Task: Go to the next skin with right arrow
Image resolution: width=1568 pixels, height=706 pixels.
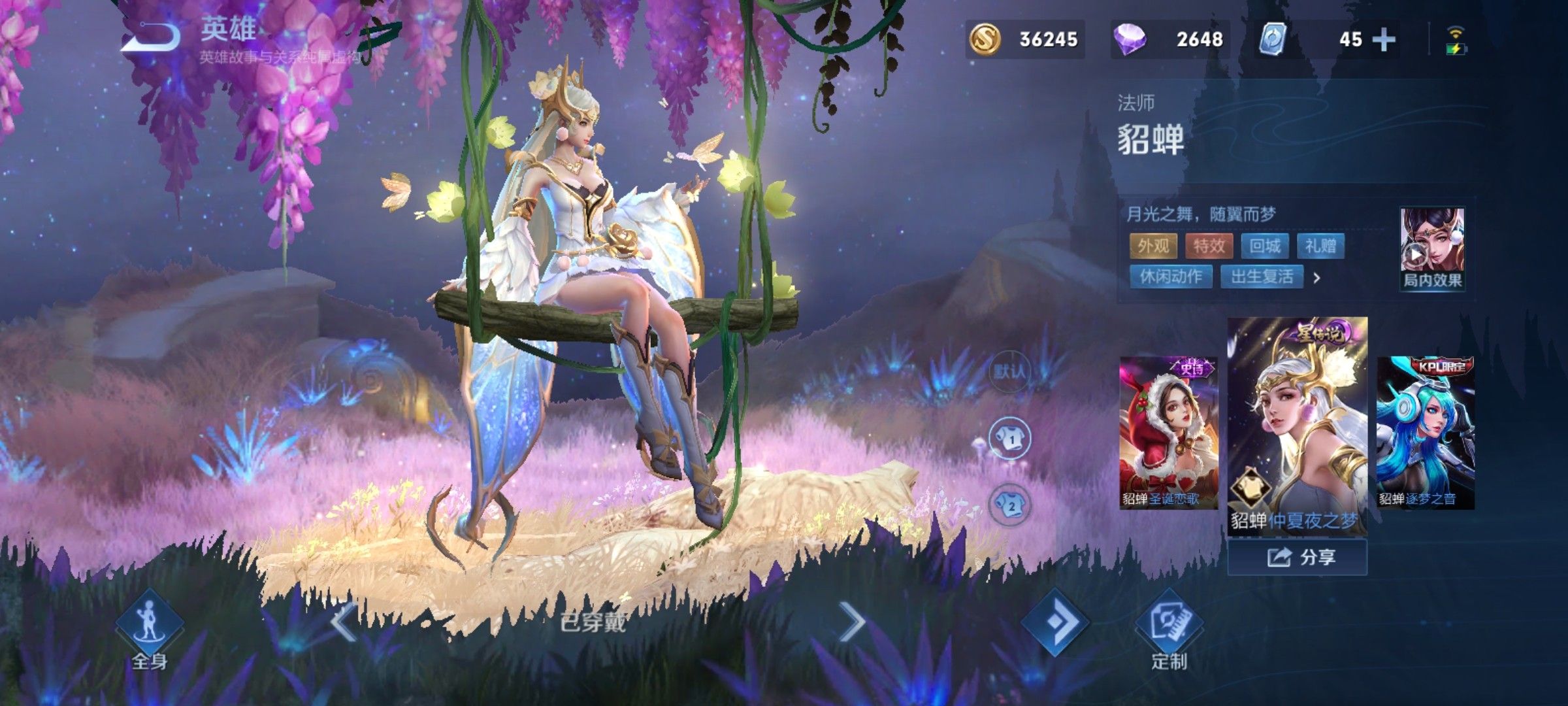Action: (x=852, y=622)
